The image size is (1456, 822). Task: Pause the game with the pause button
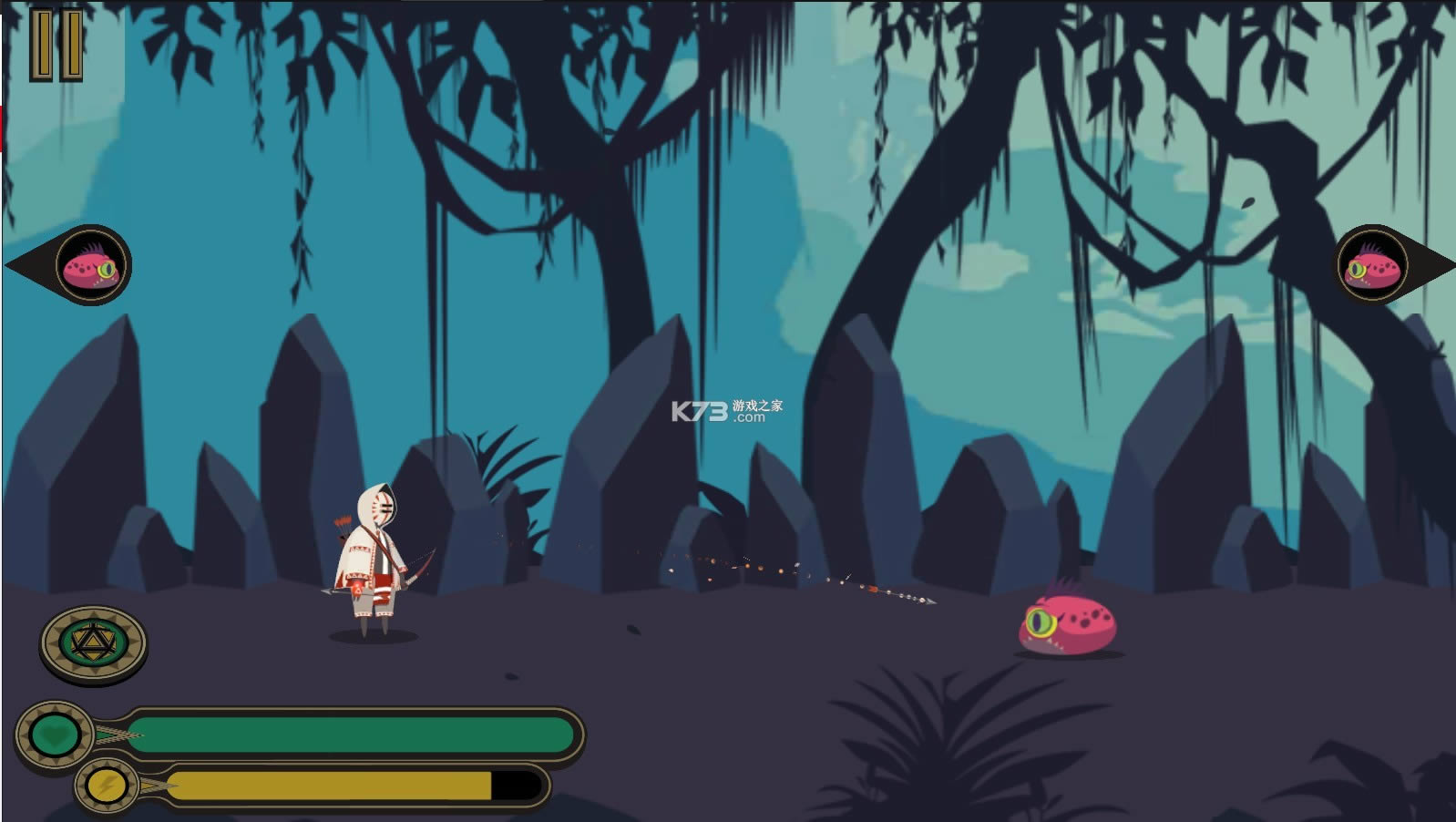tap(56, 45)
